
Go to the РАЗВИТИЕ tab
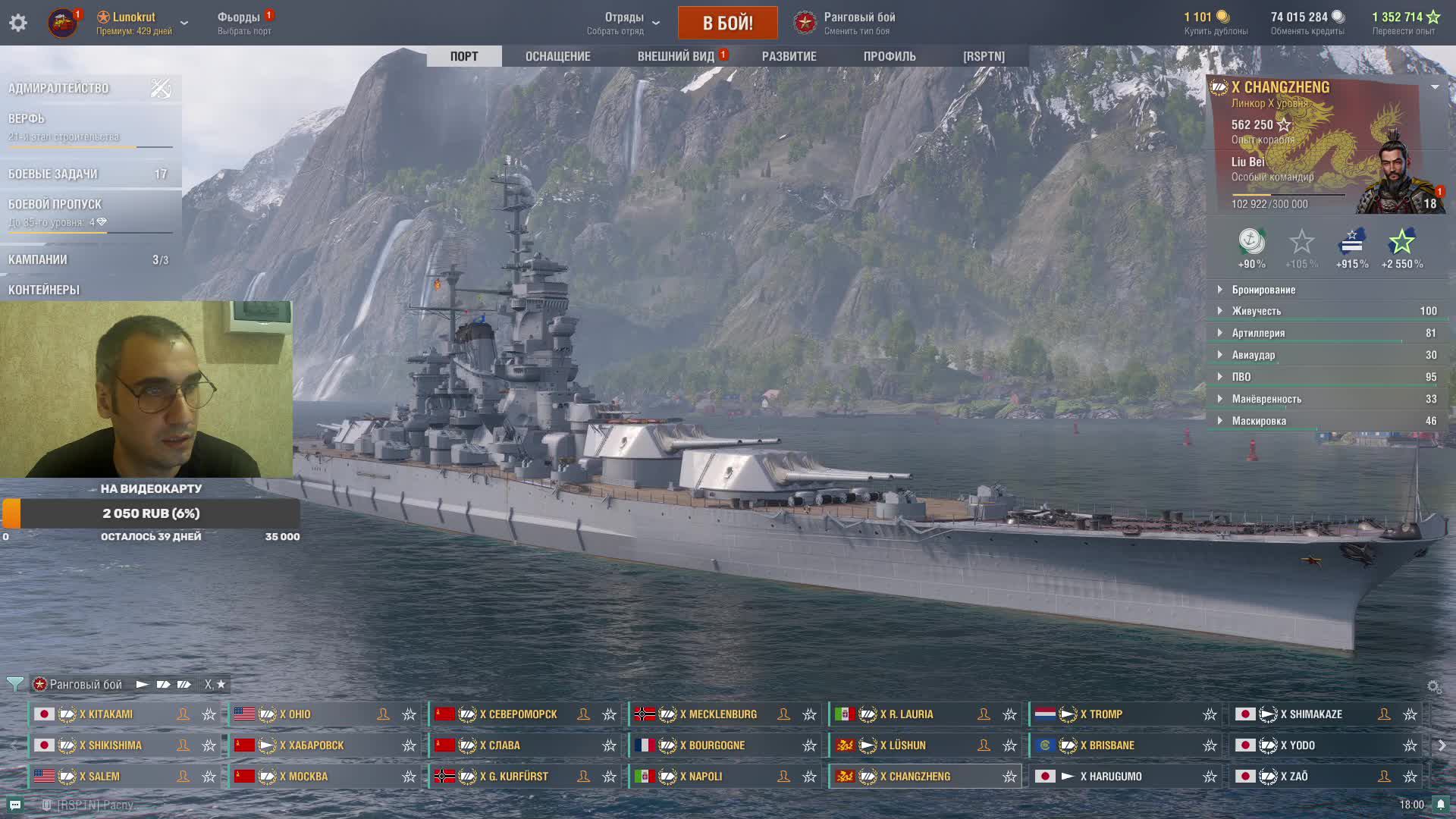click(x=789, y=56)
